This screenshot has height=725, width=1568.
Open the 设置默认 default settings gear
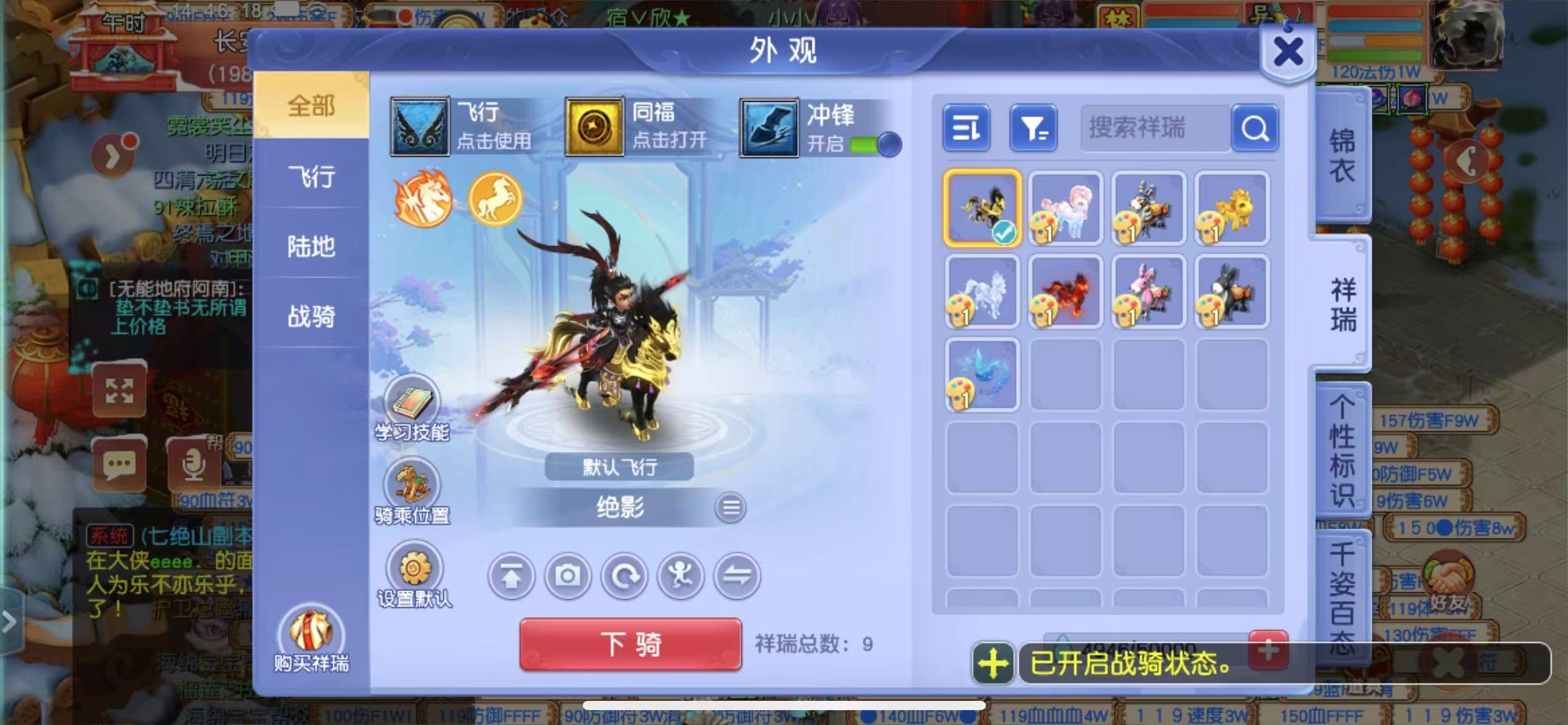tap(412, 569)
